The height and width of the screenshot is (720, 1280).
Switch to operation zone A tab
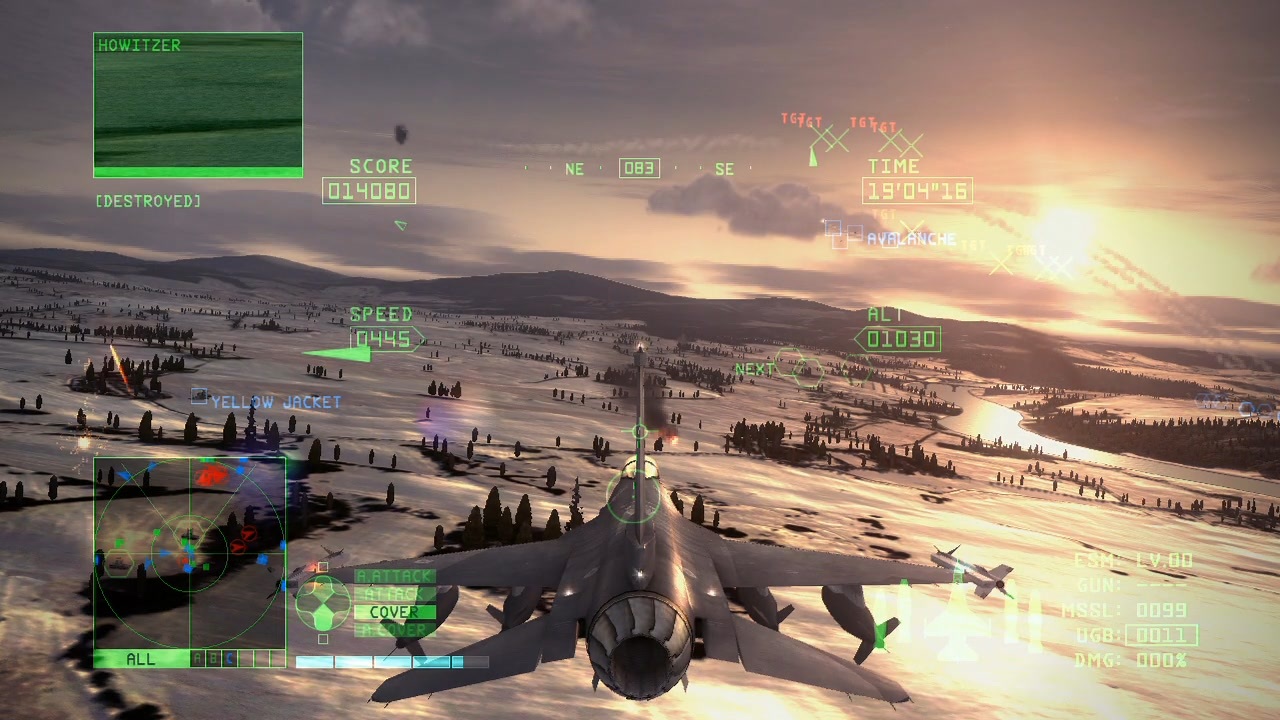coord(197,659)
